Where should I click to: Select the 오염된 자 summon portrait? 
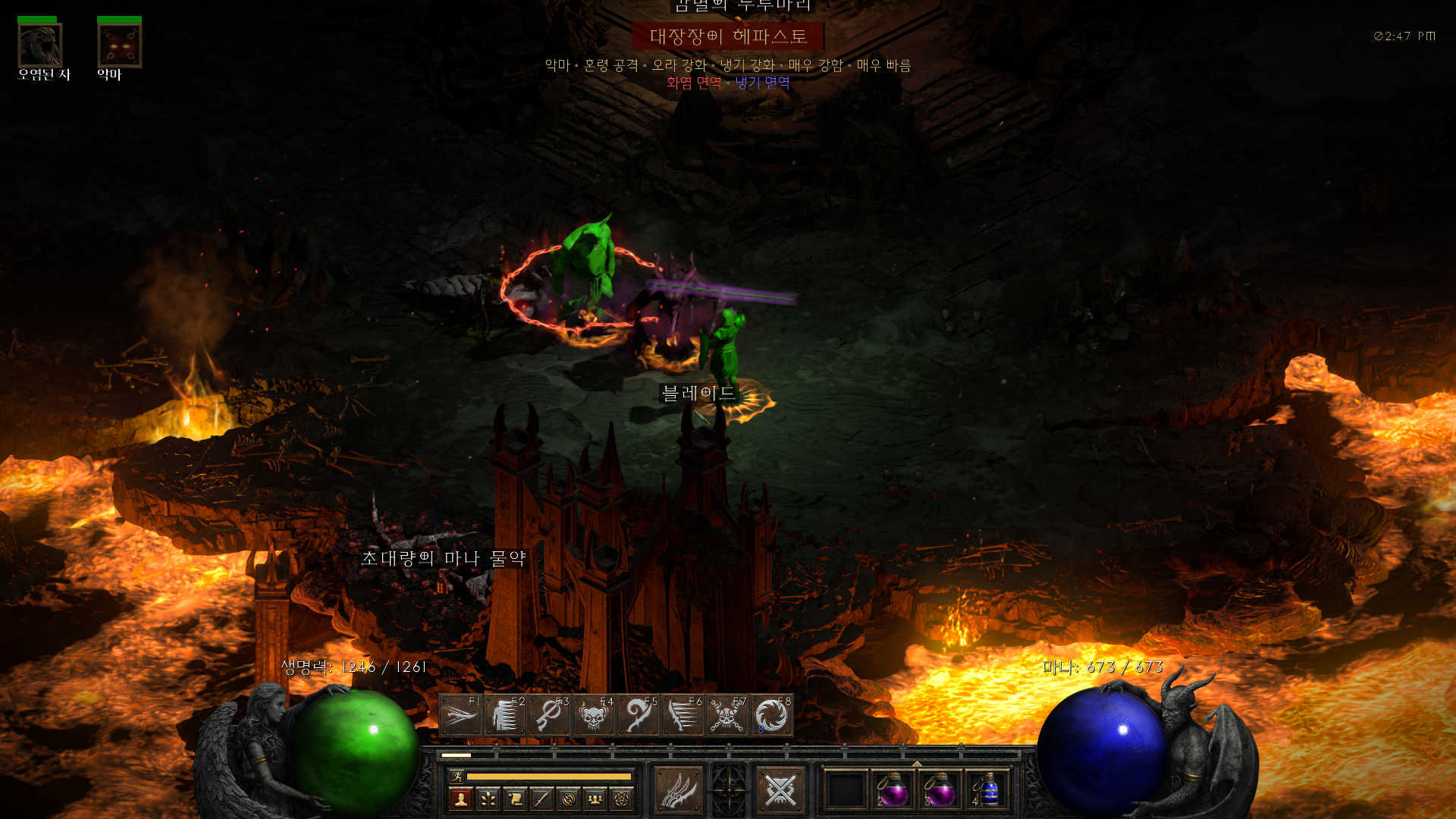click(x=40, y=45)
